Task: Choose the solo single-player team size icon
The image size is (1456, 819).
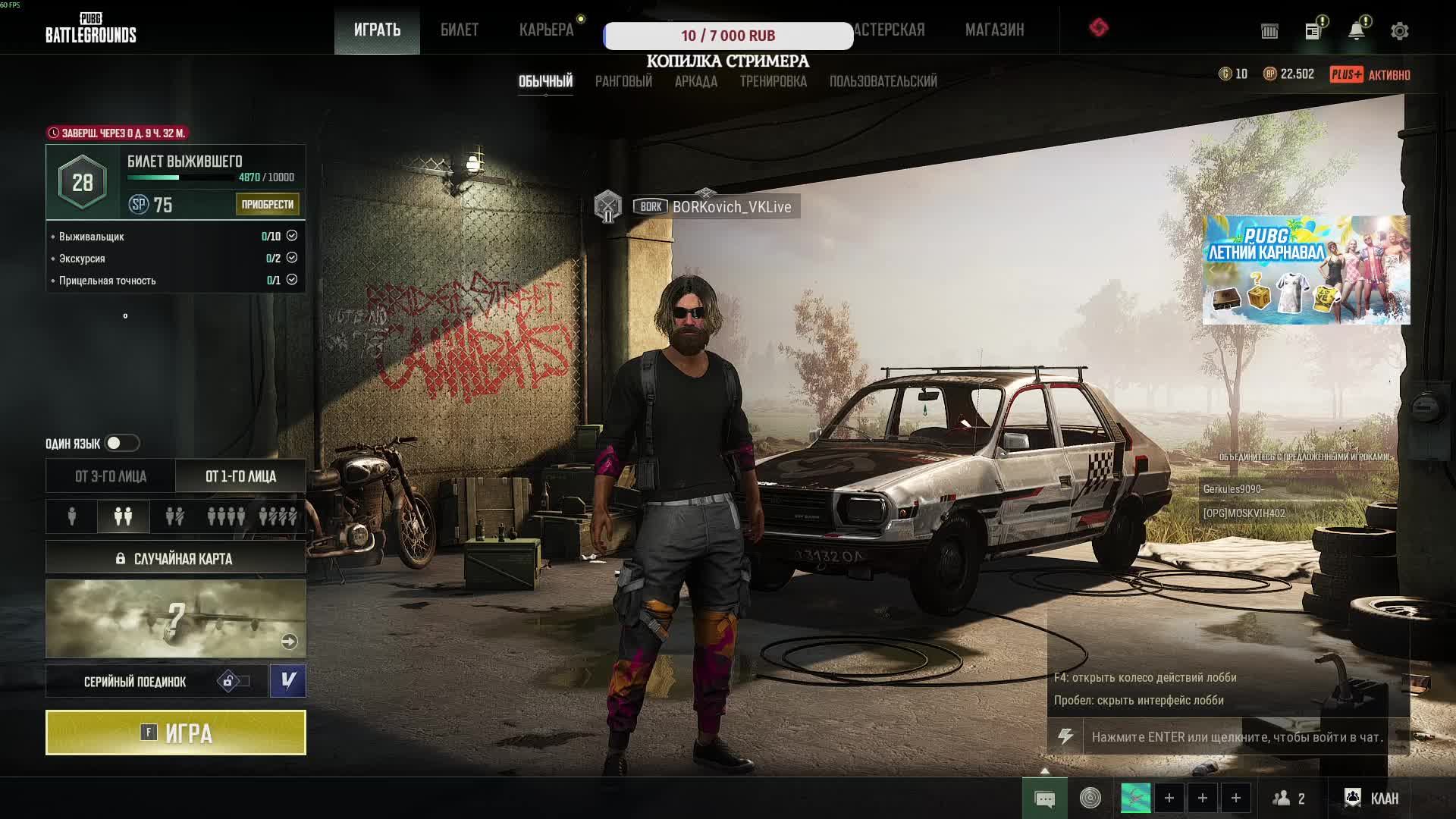Action: [72, 516]
